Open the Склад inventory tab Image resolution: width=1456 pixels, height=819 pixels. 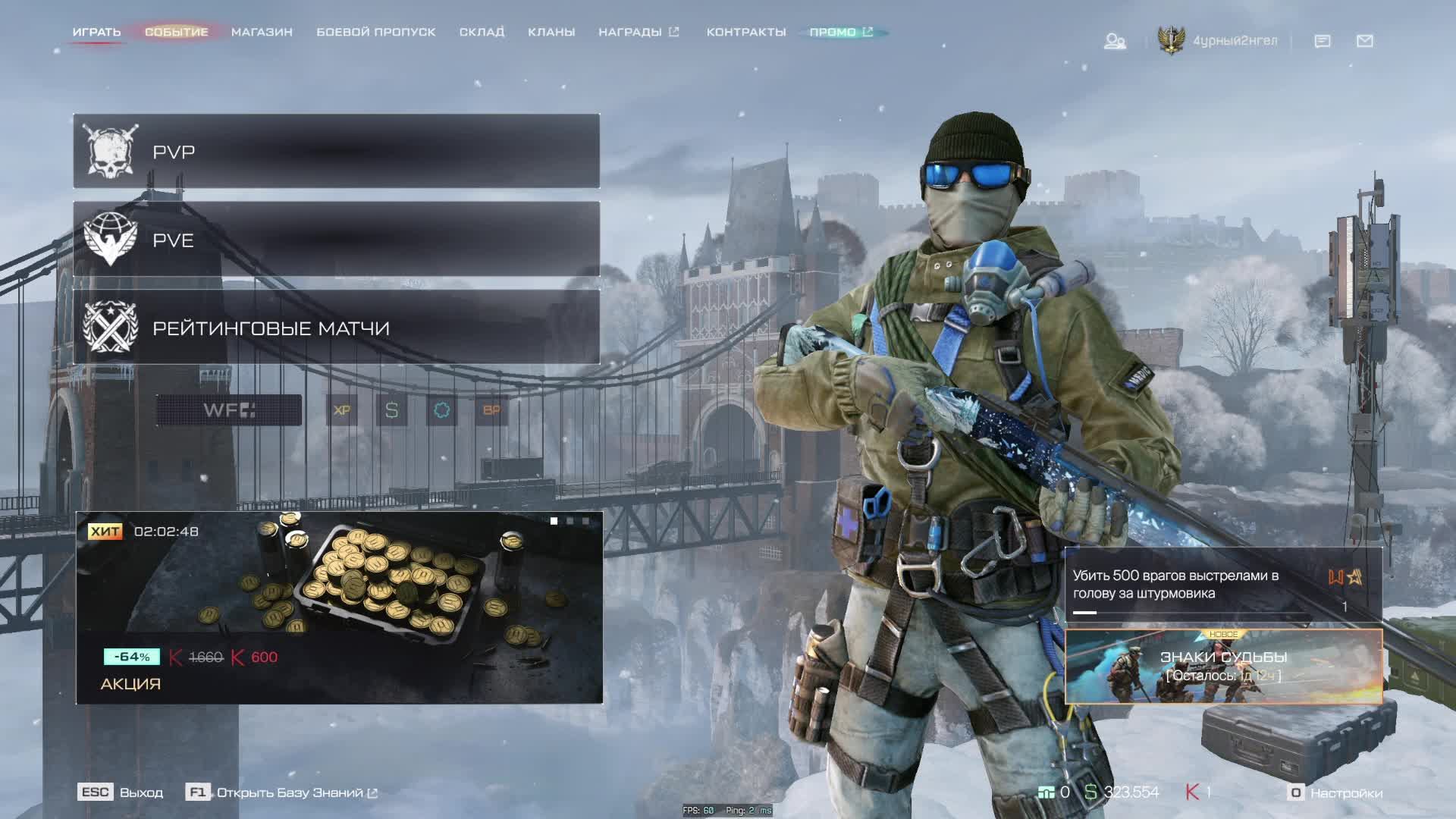point(482,32)
